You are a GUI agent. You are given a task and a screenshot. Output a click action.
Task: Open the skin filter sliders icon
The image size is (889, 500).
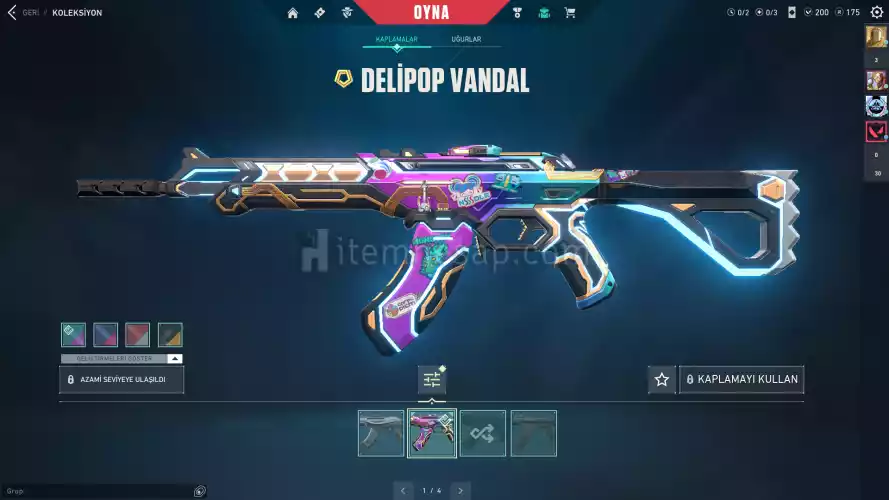coord(432,380)
